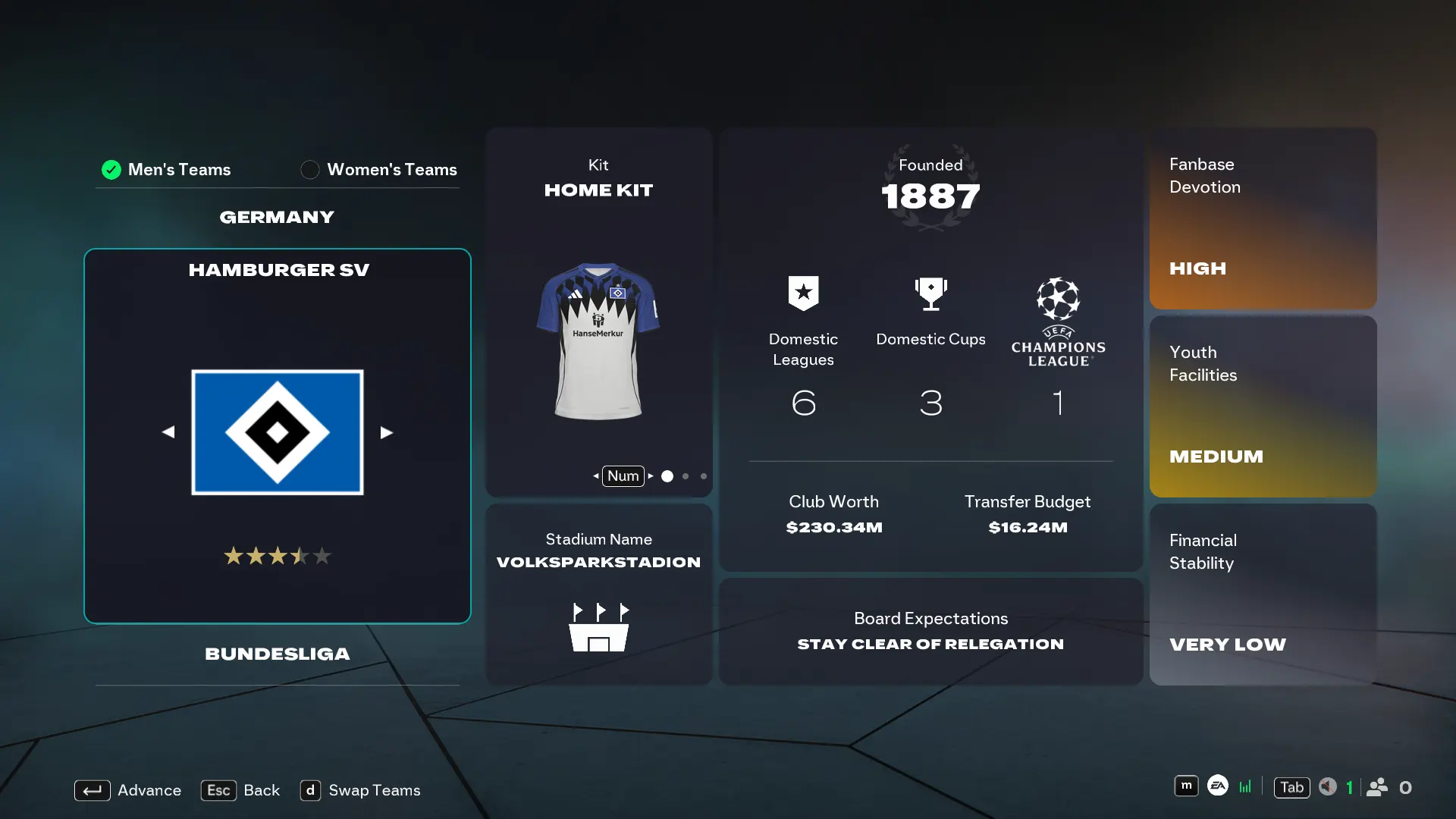This screenshot has width=1456, height=819.
Task: Click the Advance button
Action: (x=127, y=790)
